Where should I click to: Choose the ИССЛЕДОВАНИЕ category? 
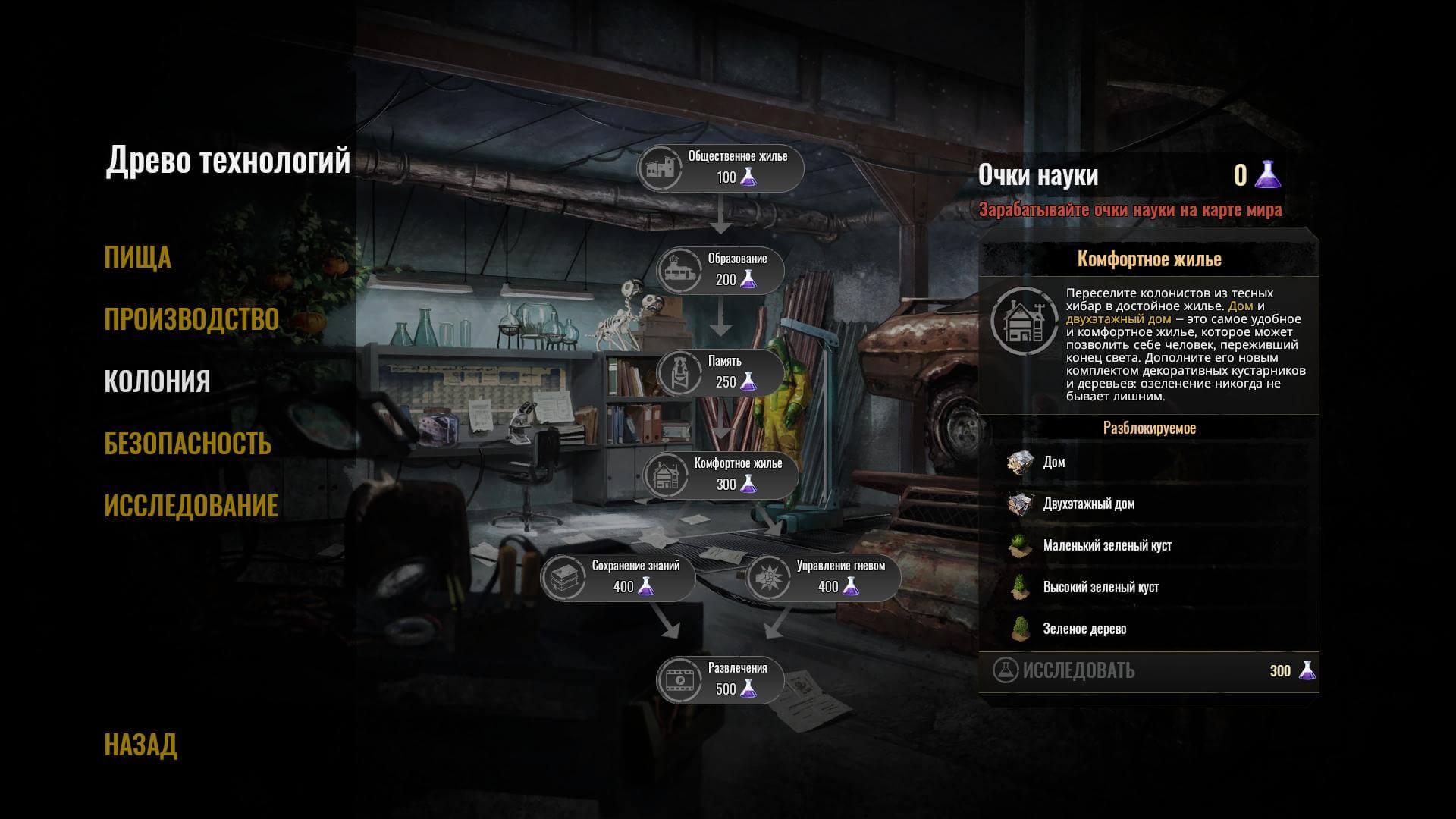point(191,506)
